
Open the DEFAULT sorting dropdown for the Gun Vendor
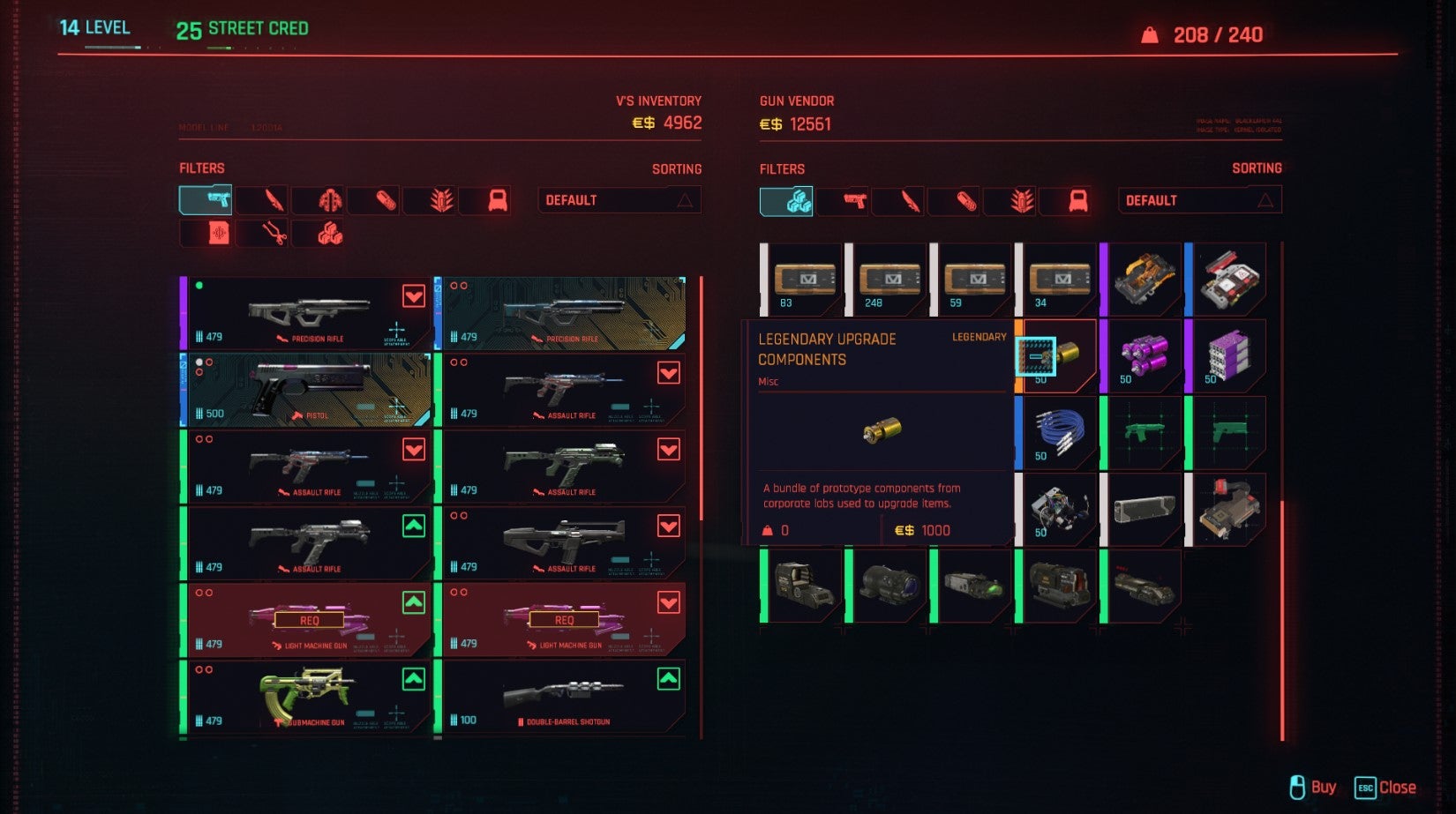(x=1198, y=200)
